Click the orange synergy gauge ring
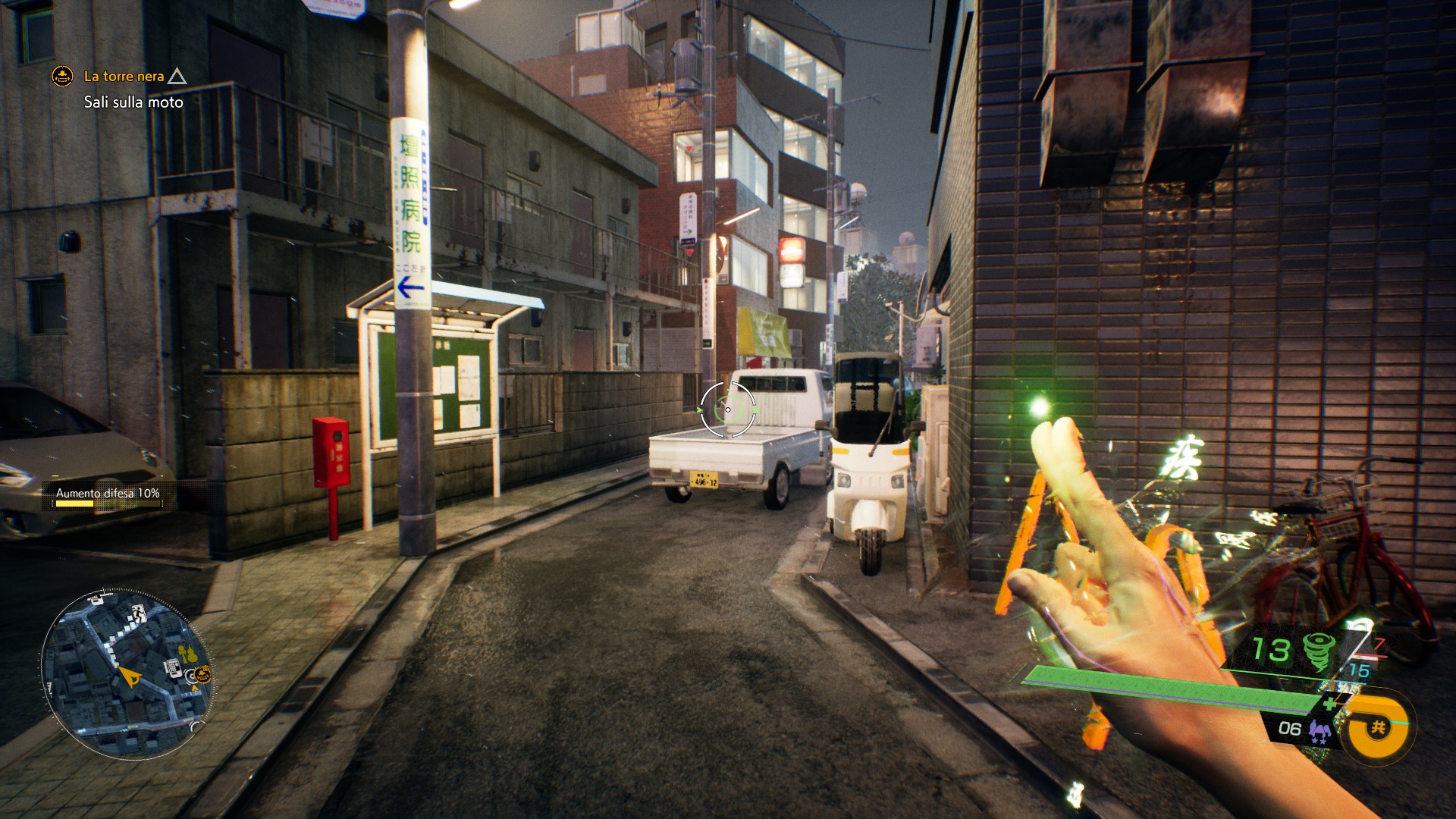 tap(1377, 728)
